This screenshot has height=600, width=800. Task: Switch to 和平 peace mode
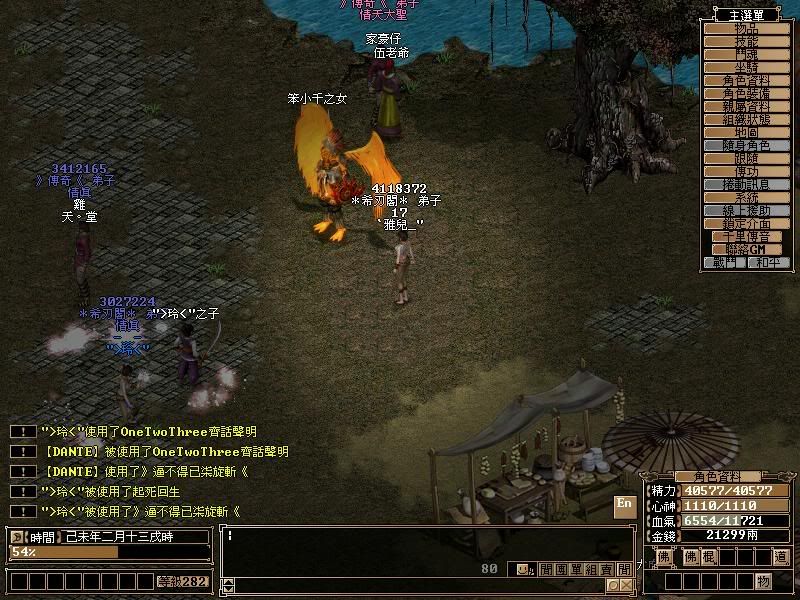pos(768,262)
